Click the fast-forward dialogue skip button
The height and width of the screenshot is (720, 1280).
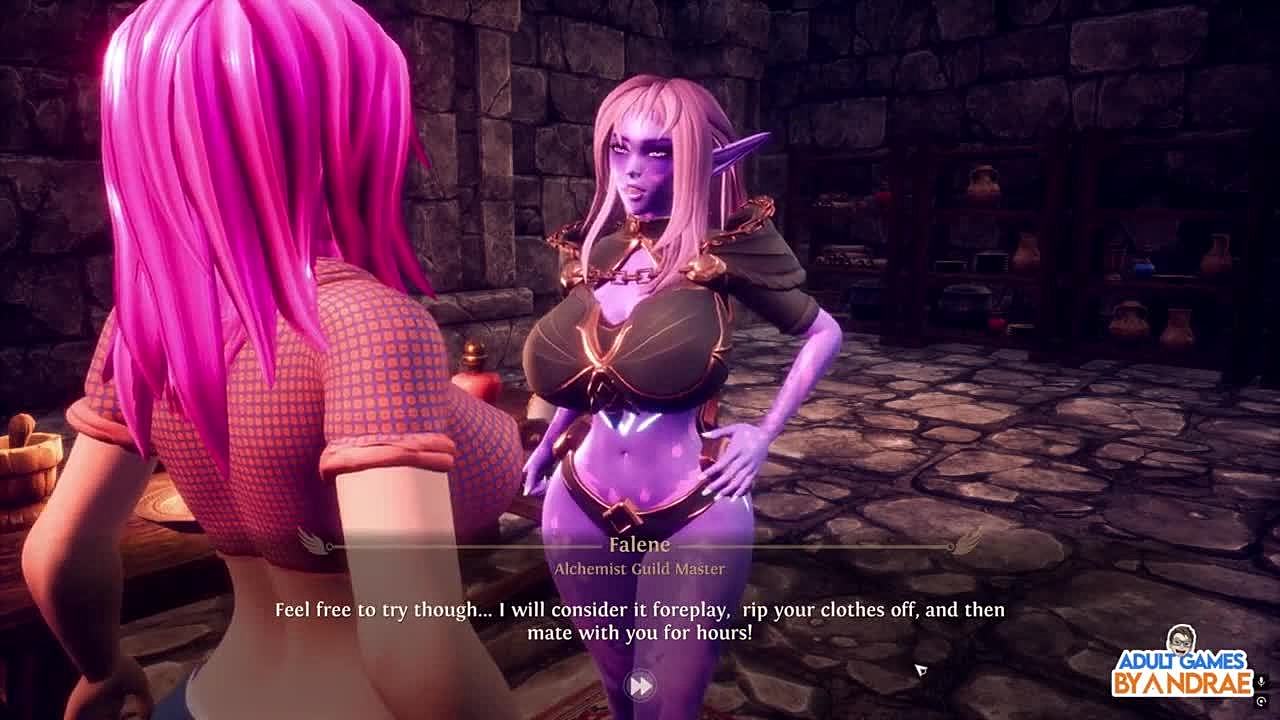tap(640, 685)
